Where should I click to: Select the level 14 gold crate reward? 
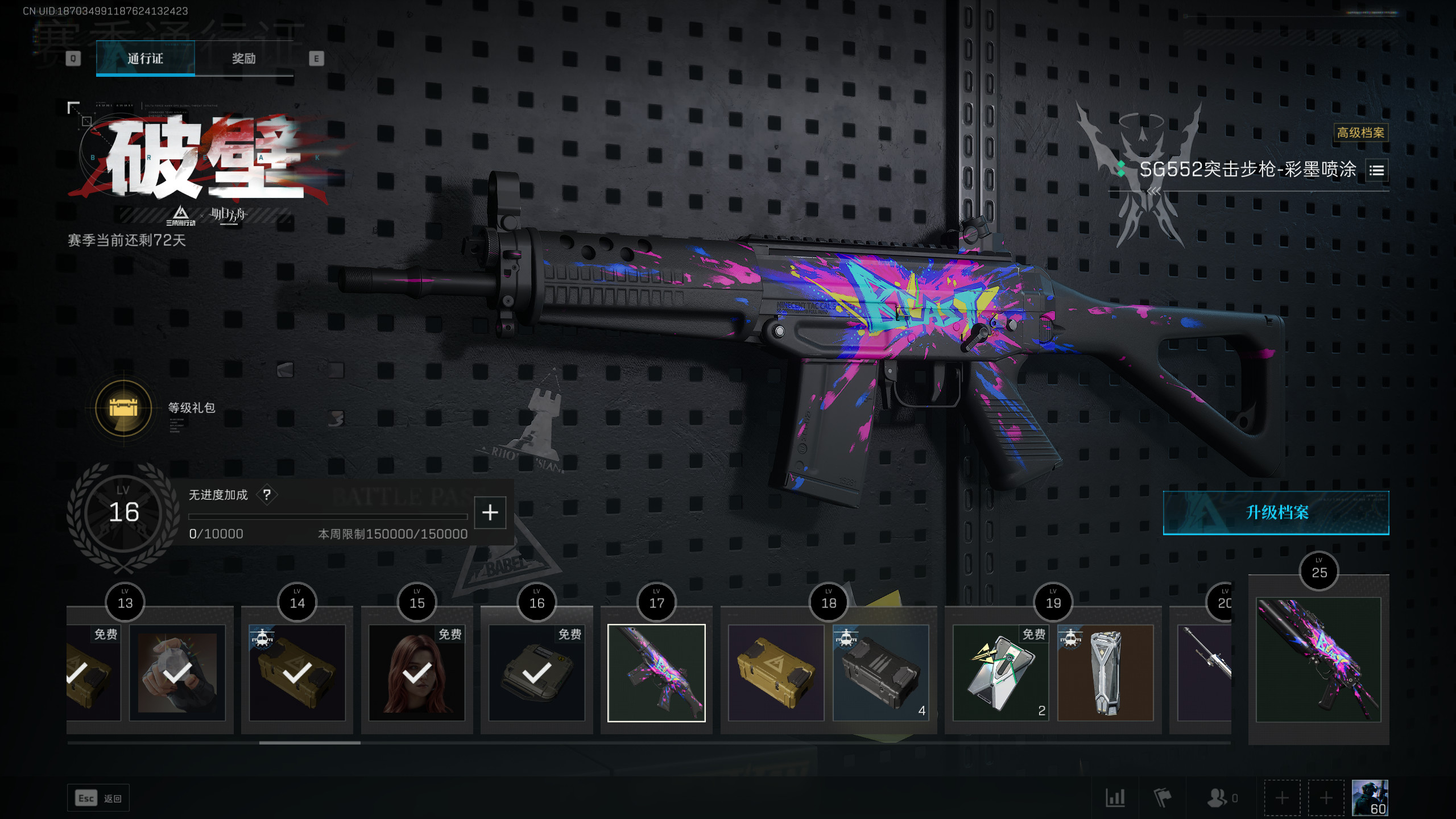coord(297,673)
